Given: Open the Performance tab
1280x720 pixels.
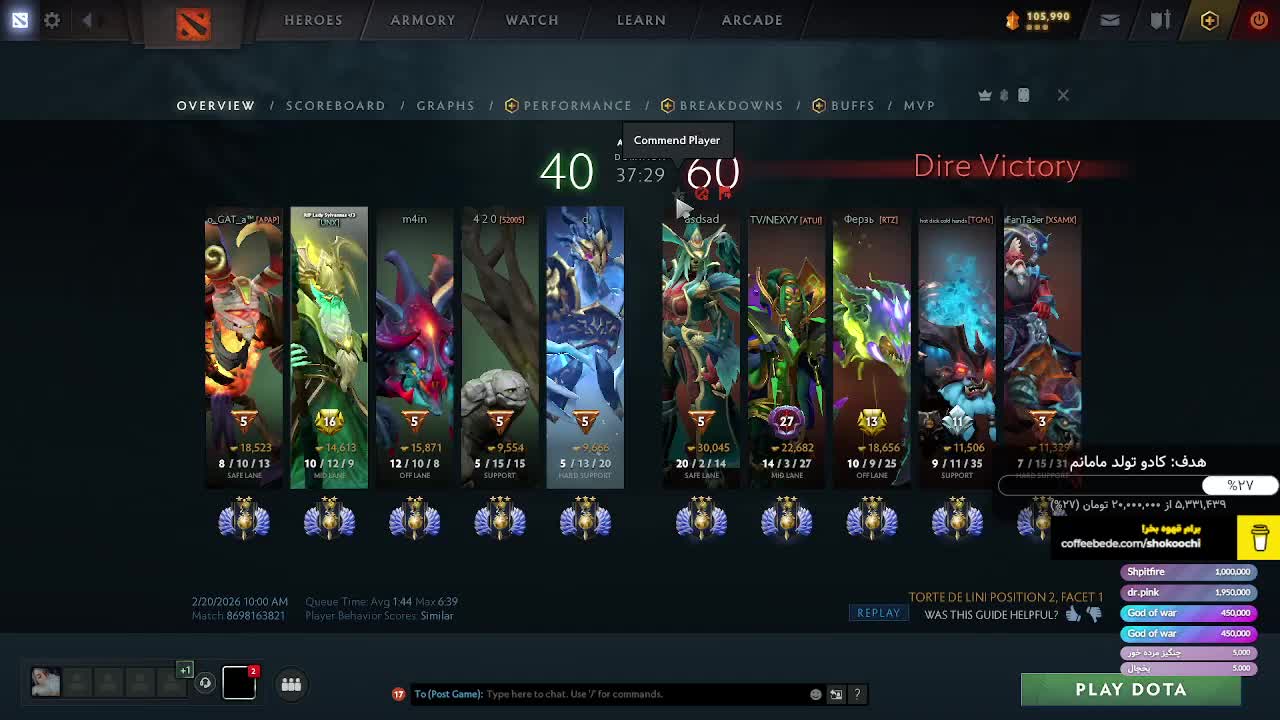Looking at the screenshot, I should [x=577, y=105].
